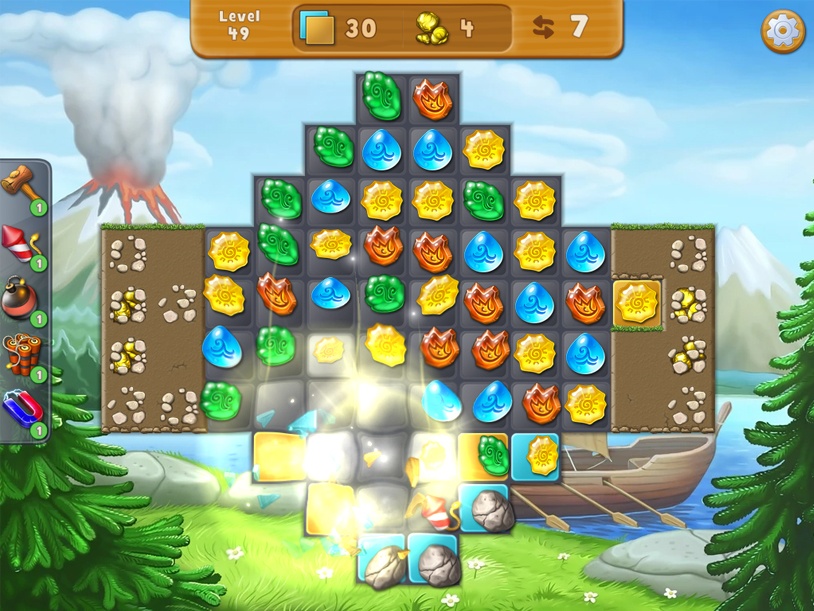
Task: Select the wooden hammer booster
Action: 22,183
